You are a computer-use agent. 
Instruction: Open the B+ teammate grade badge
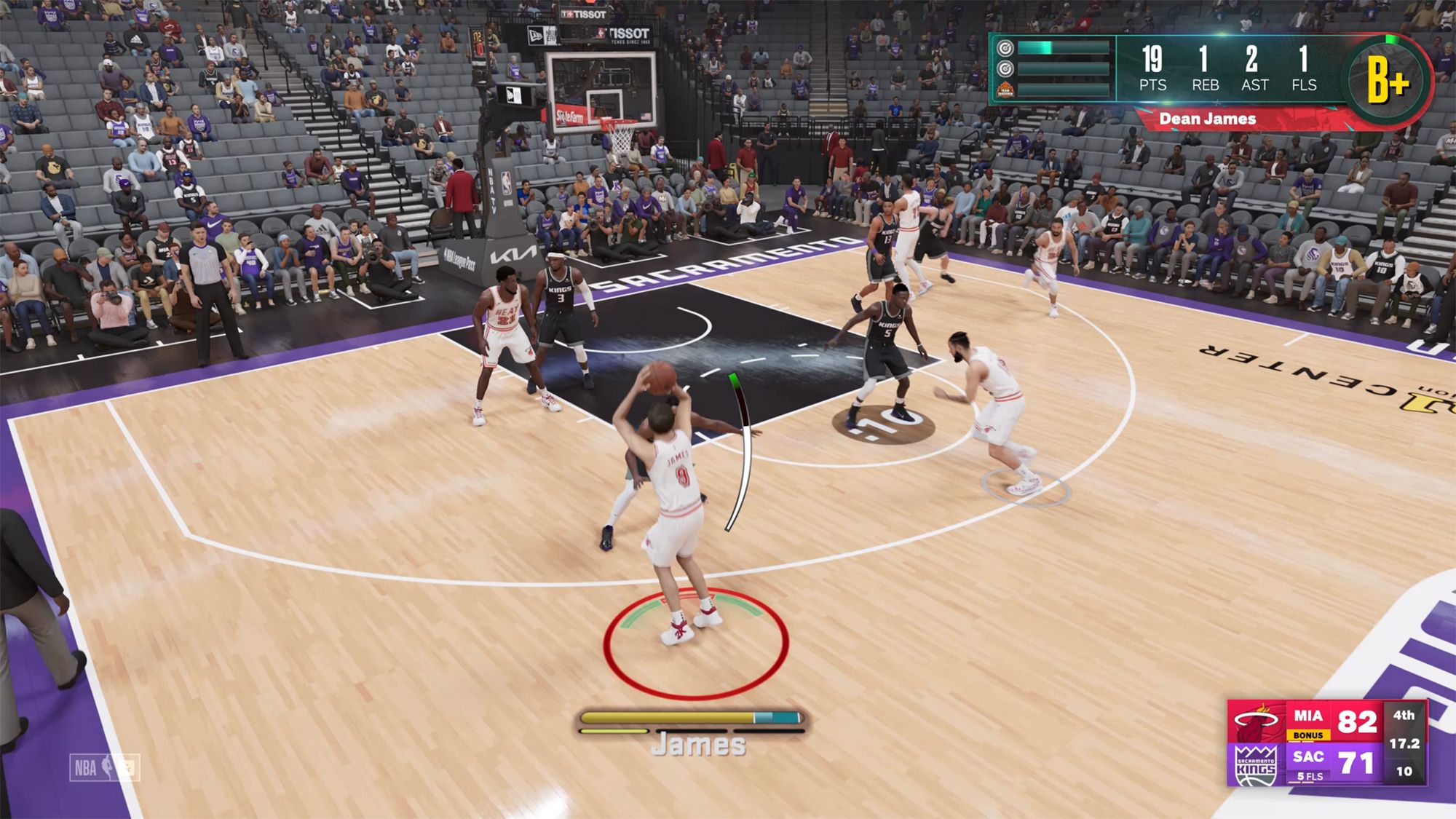point(1388,80)
